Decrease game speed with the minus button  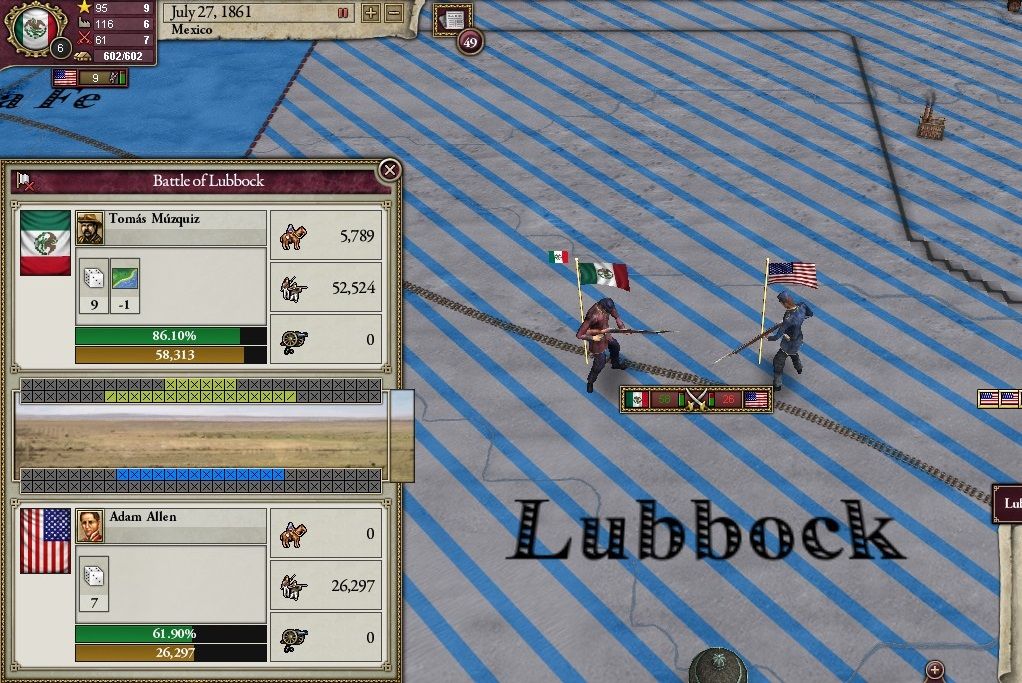[394, 13]
